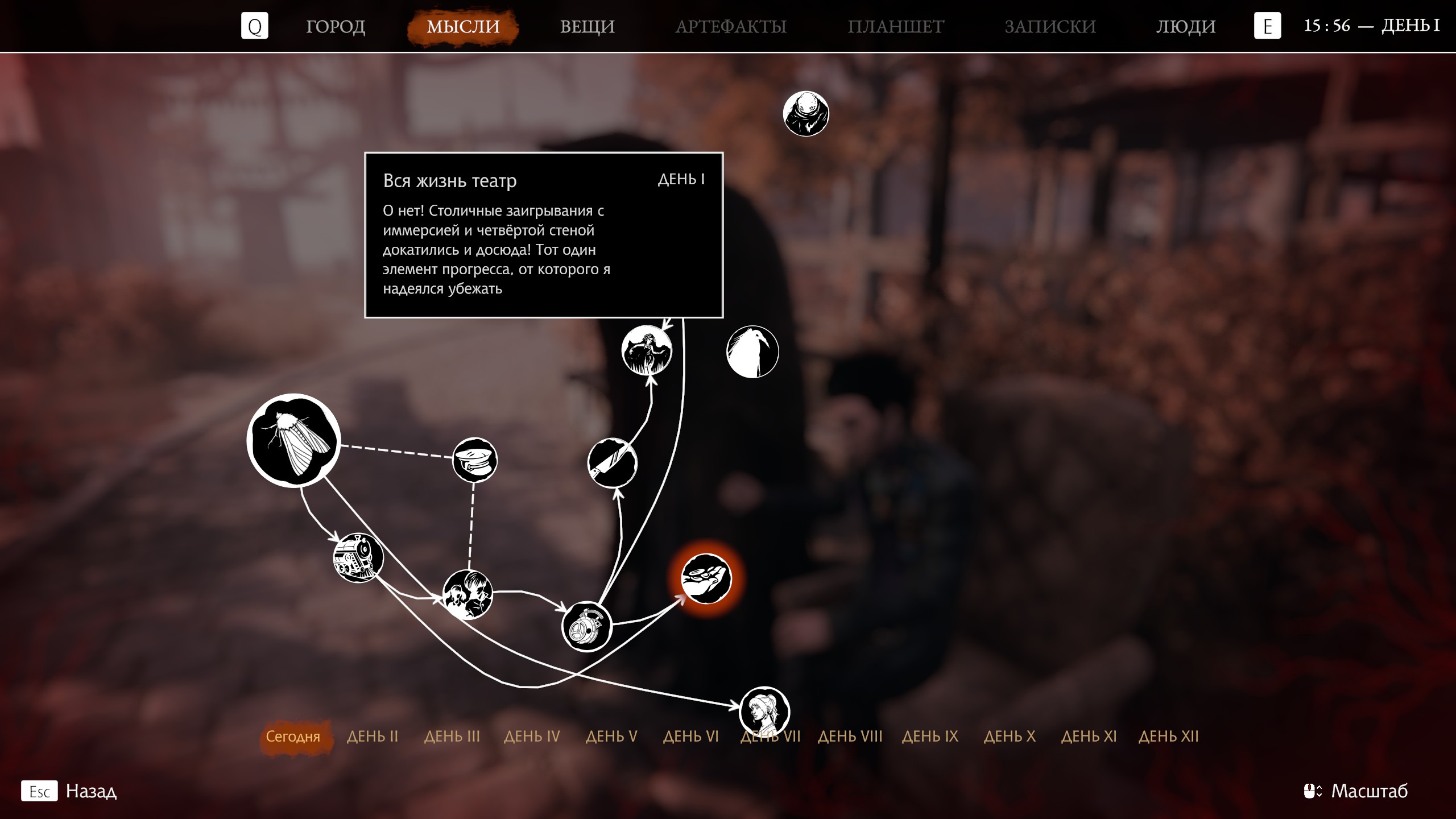Choose the knife thought node
The height and width of the screenshot is (819, 1456).
[612, 463]
